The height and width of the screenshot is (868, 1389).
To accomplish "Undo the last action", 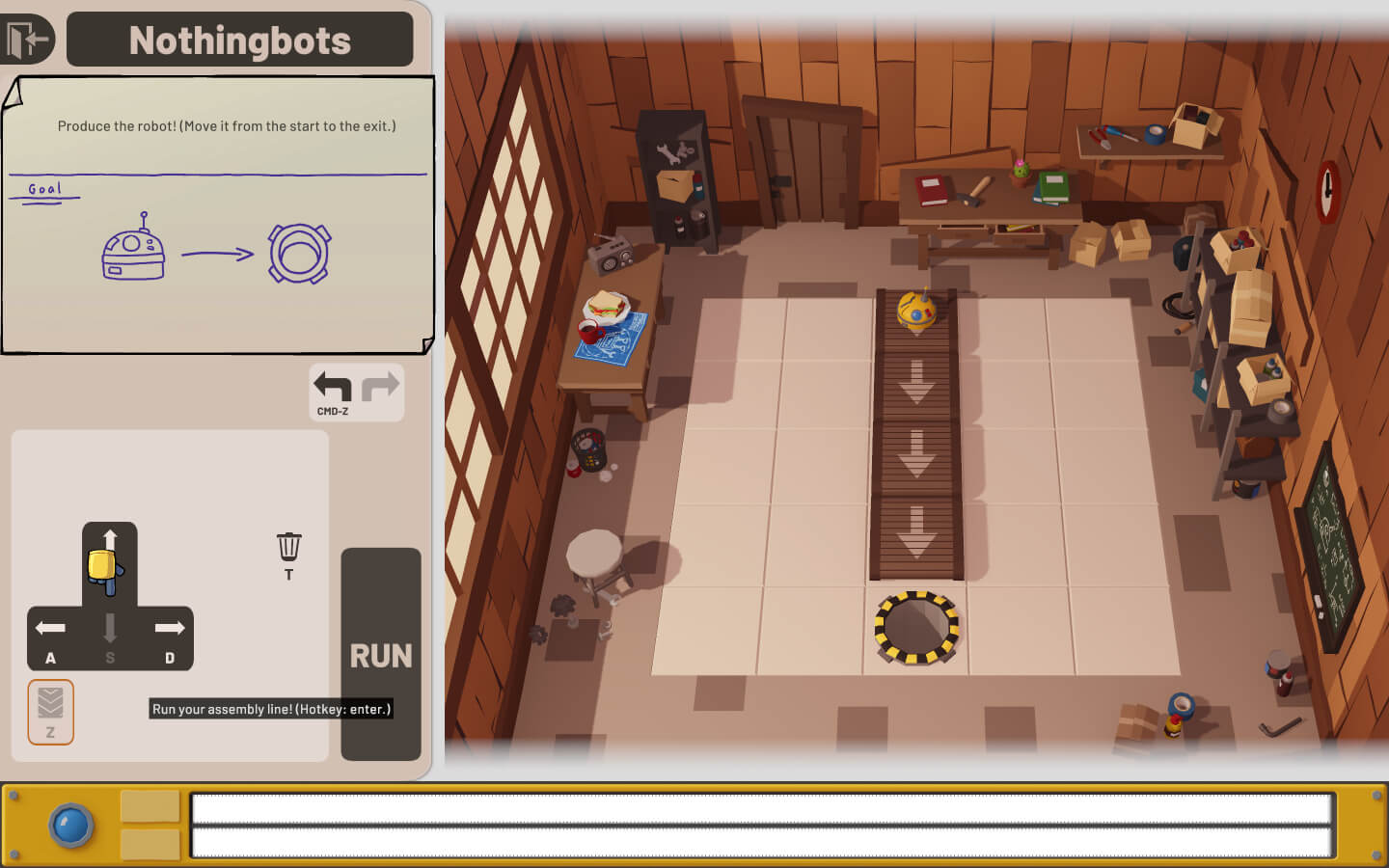I will point(333,388).
